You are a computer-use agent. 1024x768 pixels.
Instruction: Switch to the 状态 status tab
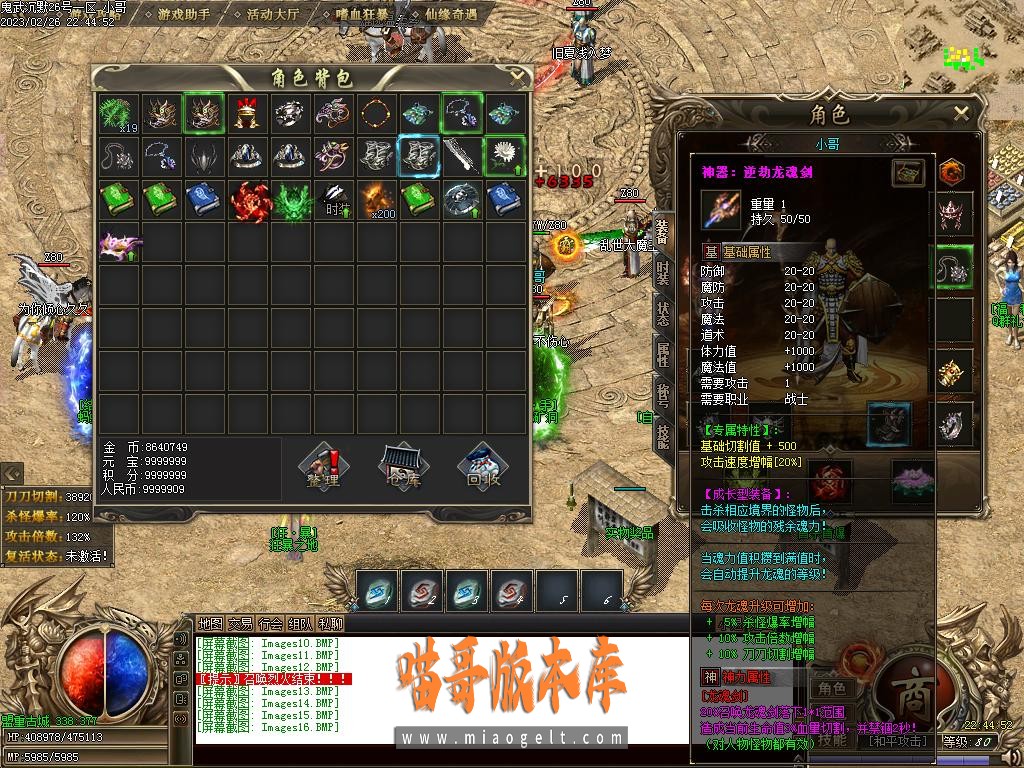pos(662,311)
